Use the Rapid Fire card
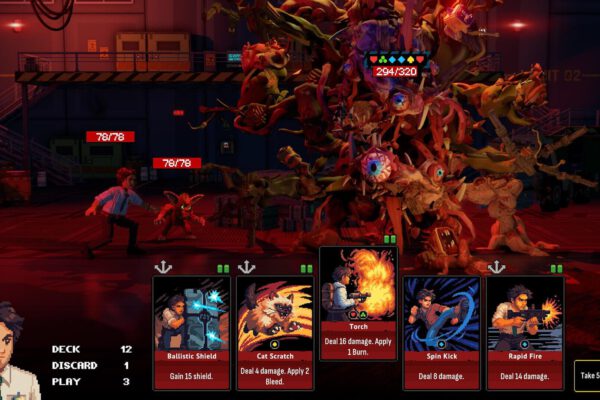Viewport: 600px width, 400px height. click(x=525, y=332)
